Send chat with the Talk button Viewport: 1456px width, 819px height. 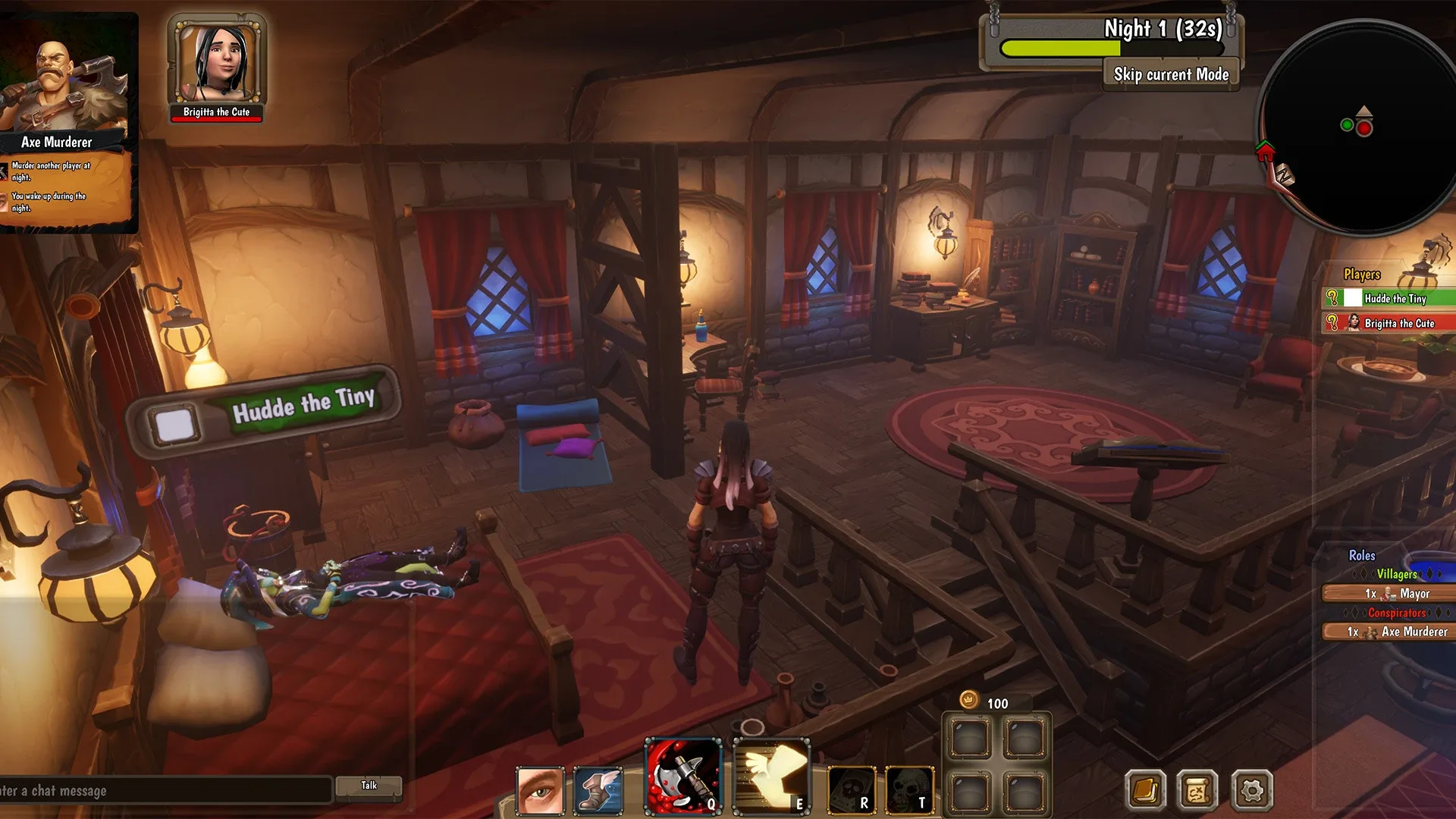pos(369,786)
